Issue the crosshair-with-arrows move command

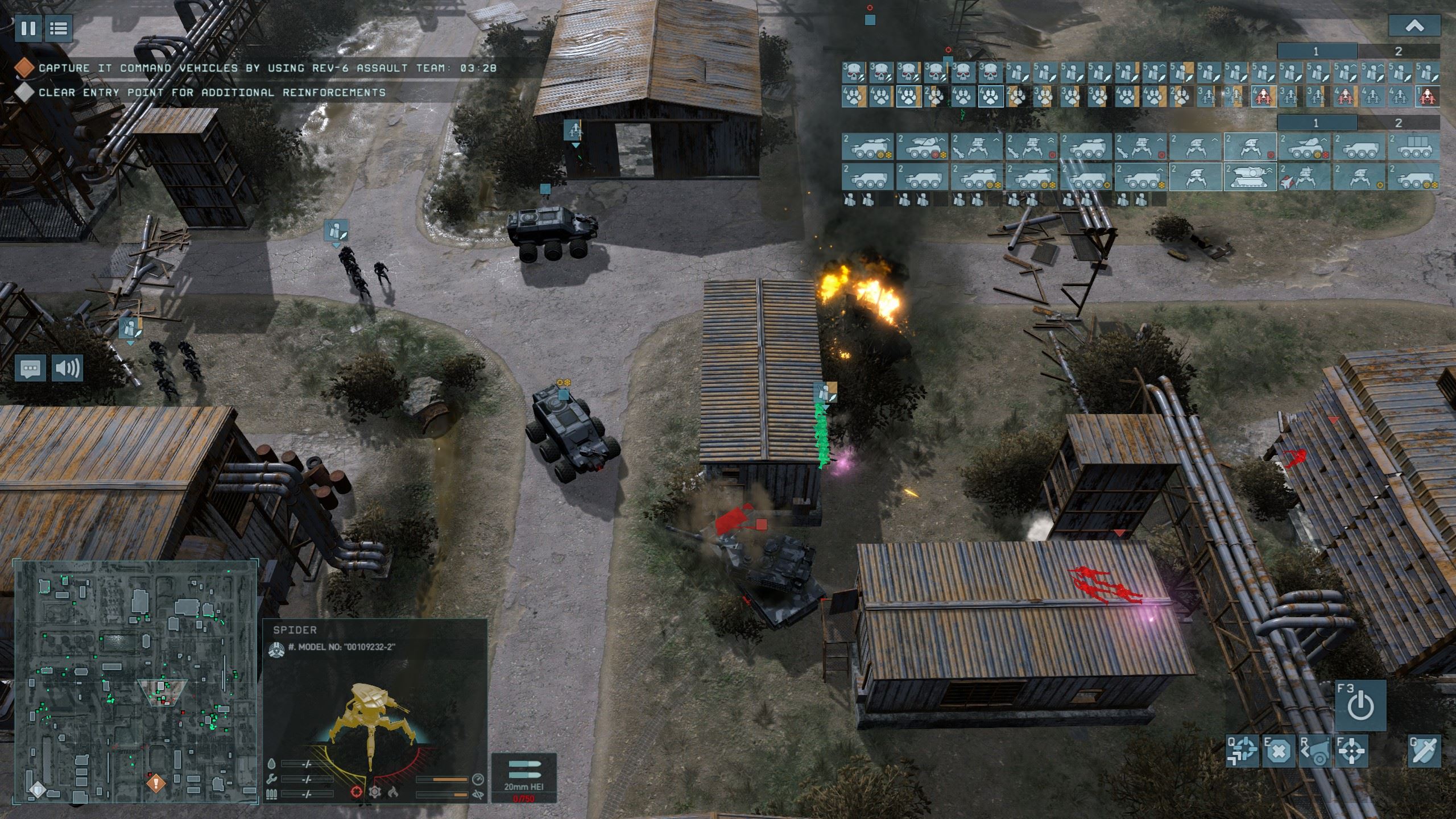tap(1243, 752)
